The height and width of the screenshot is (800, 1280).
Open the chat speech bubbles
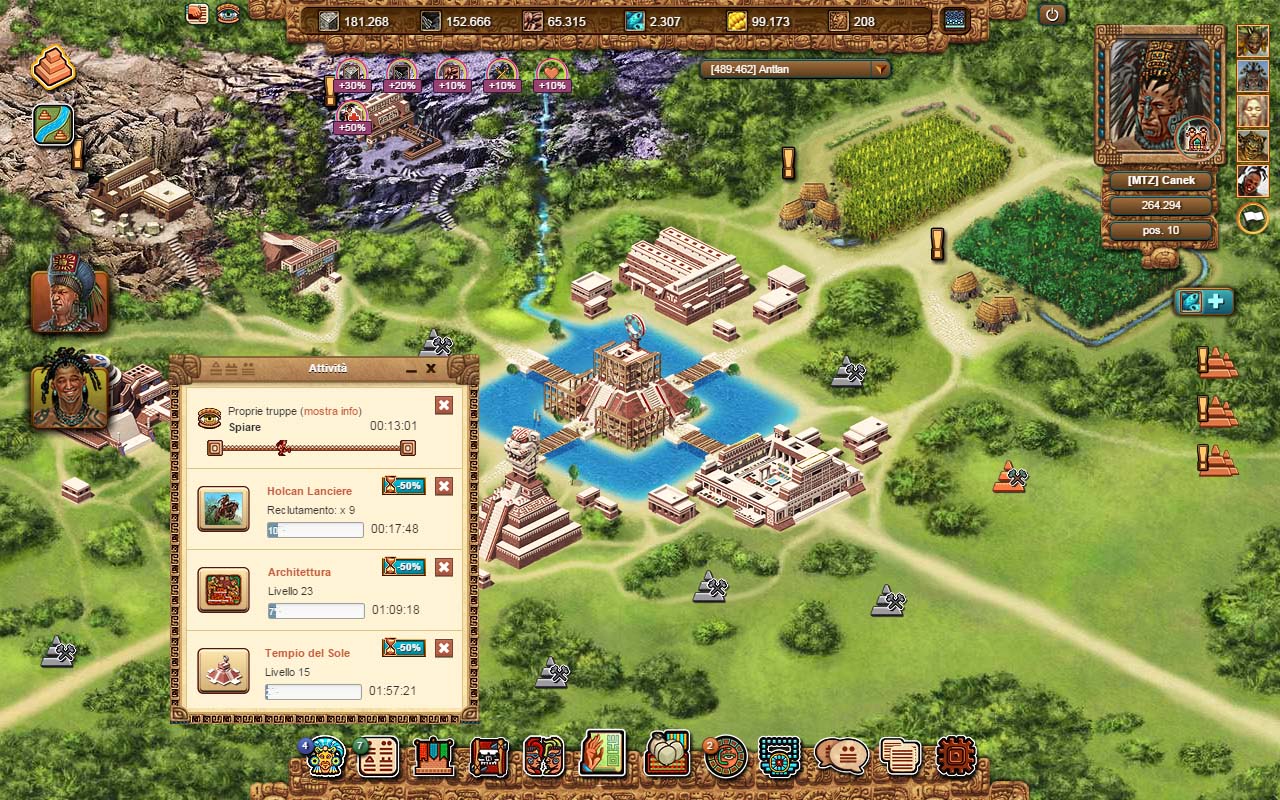tap(841, 756)
